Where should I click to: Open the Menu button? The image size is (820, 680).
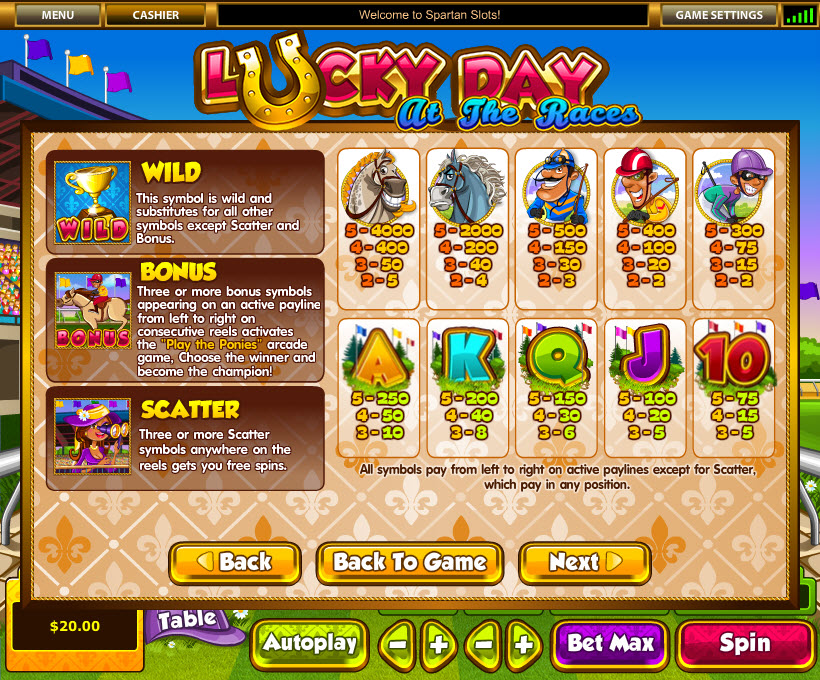pyautogui.click(x=58, y=15)
